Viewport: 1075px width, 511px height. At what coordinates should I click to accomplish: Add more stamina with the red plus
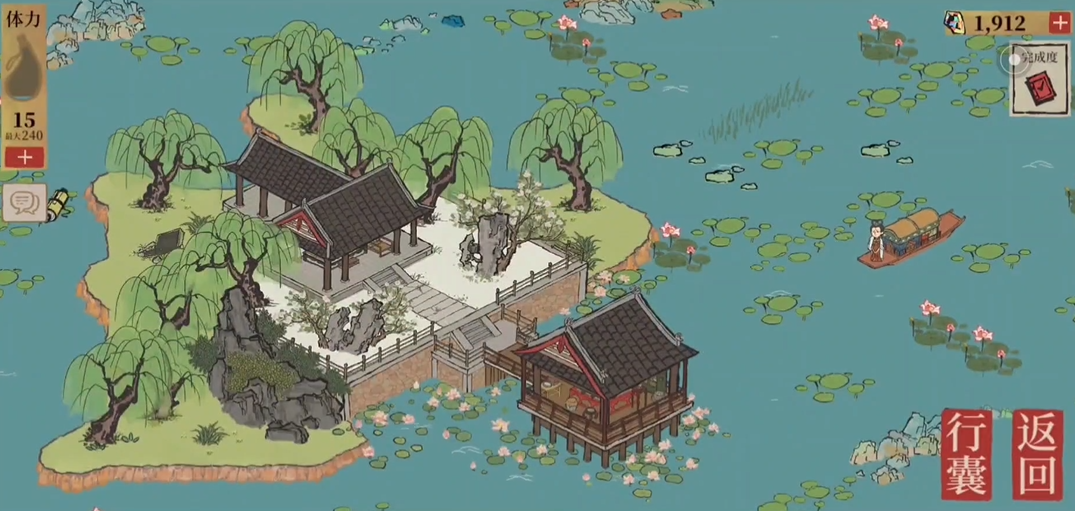click(x=24, y=156)
